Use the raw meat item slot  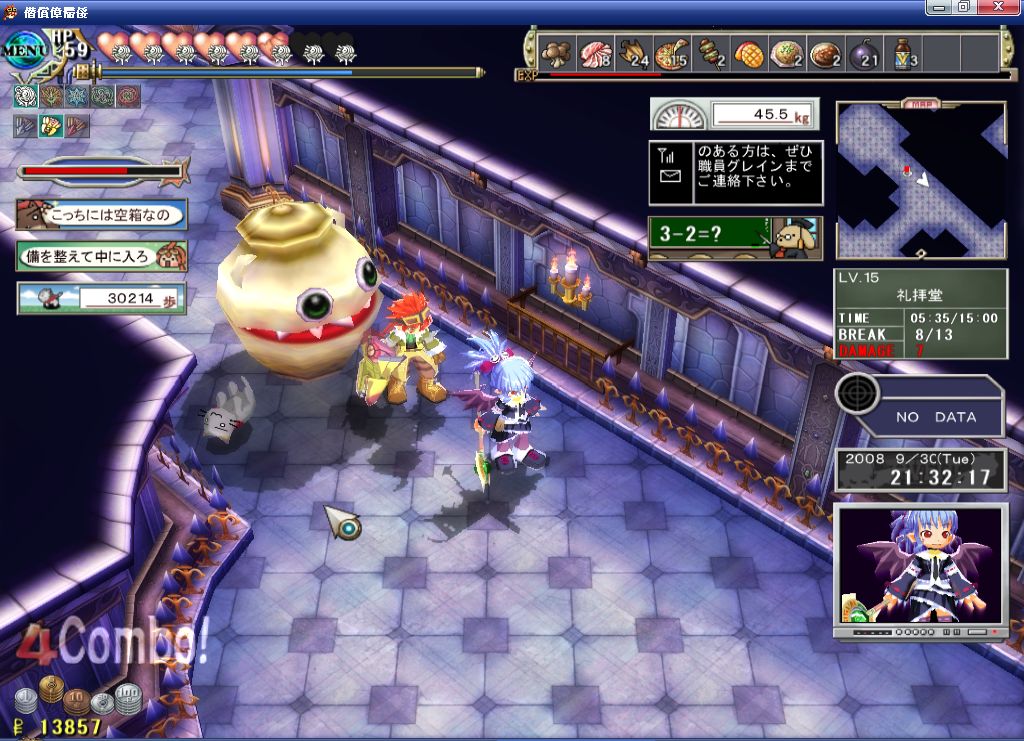click(596, 53)
